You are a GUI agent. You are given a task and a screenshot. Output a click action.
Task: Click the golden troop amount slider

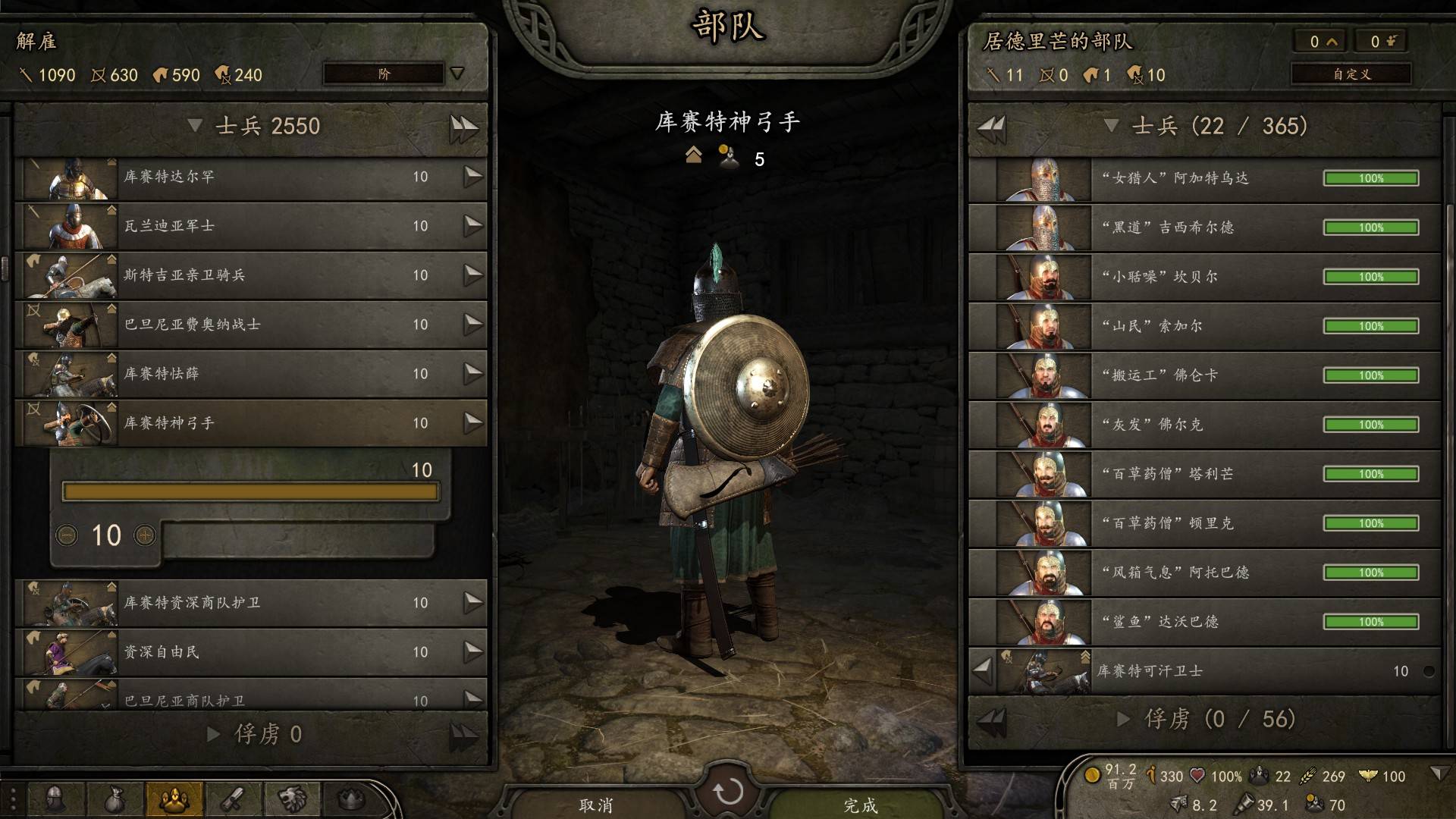250,492
